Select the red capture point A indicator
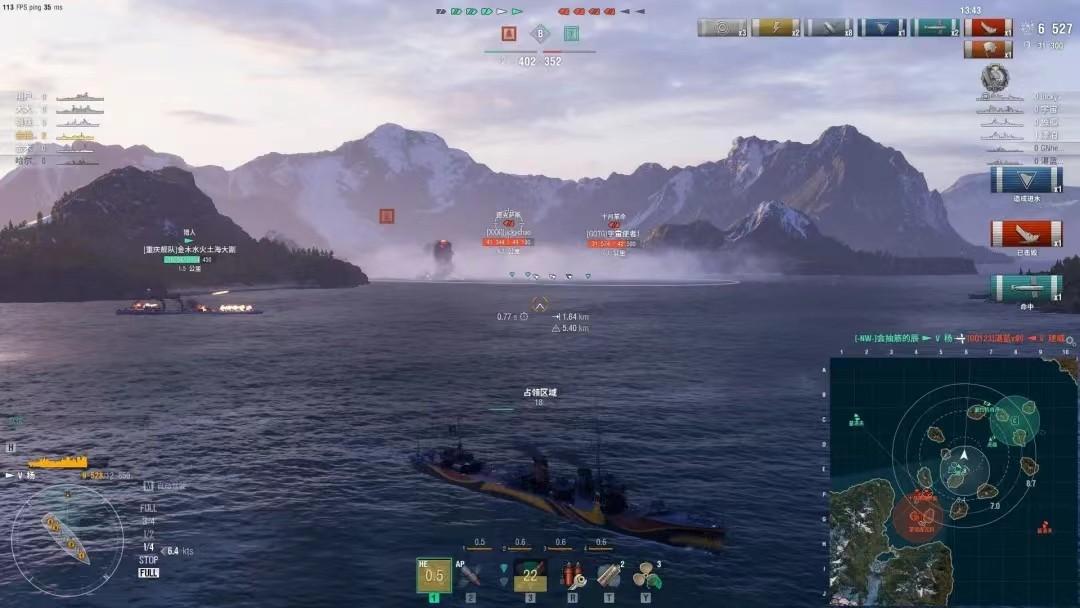The image size is (1080, 608). [509, 33]
